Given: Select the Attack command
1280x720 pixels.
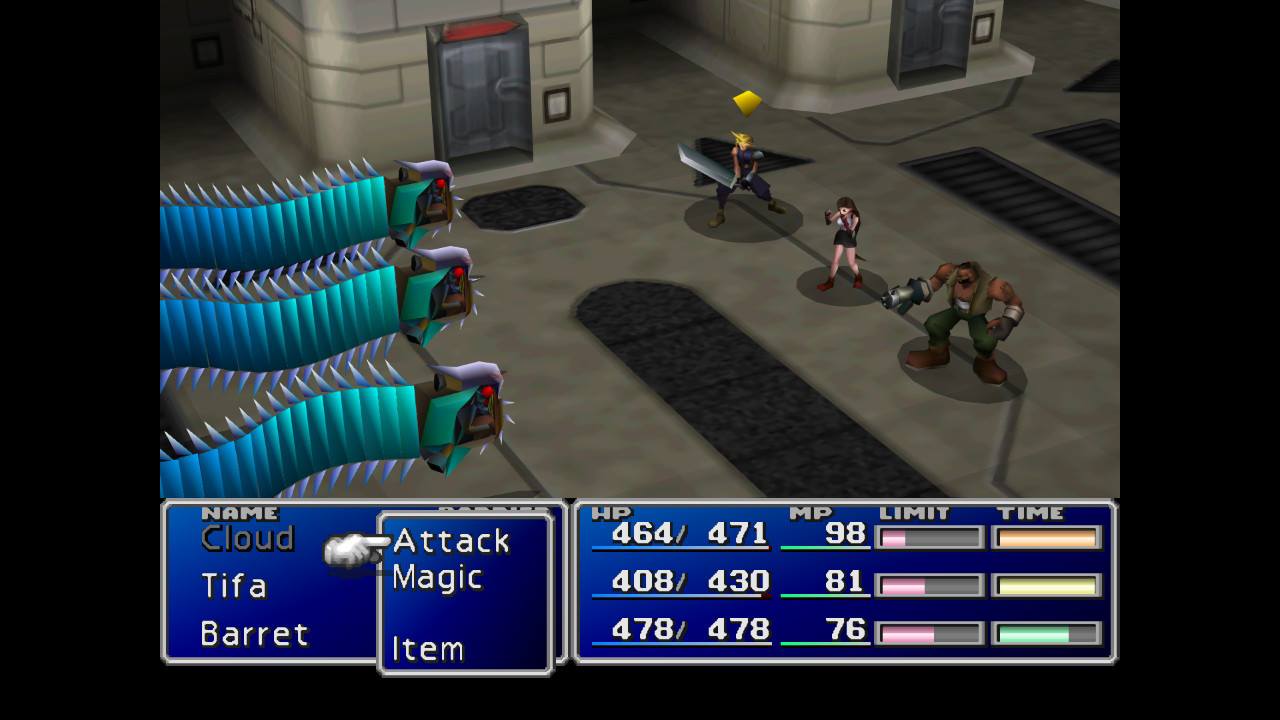Looking at the screenshot, I should point(451,541).
